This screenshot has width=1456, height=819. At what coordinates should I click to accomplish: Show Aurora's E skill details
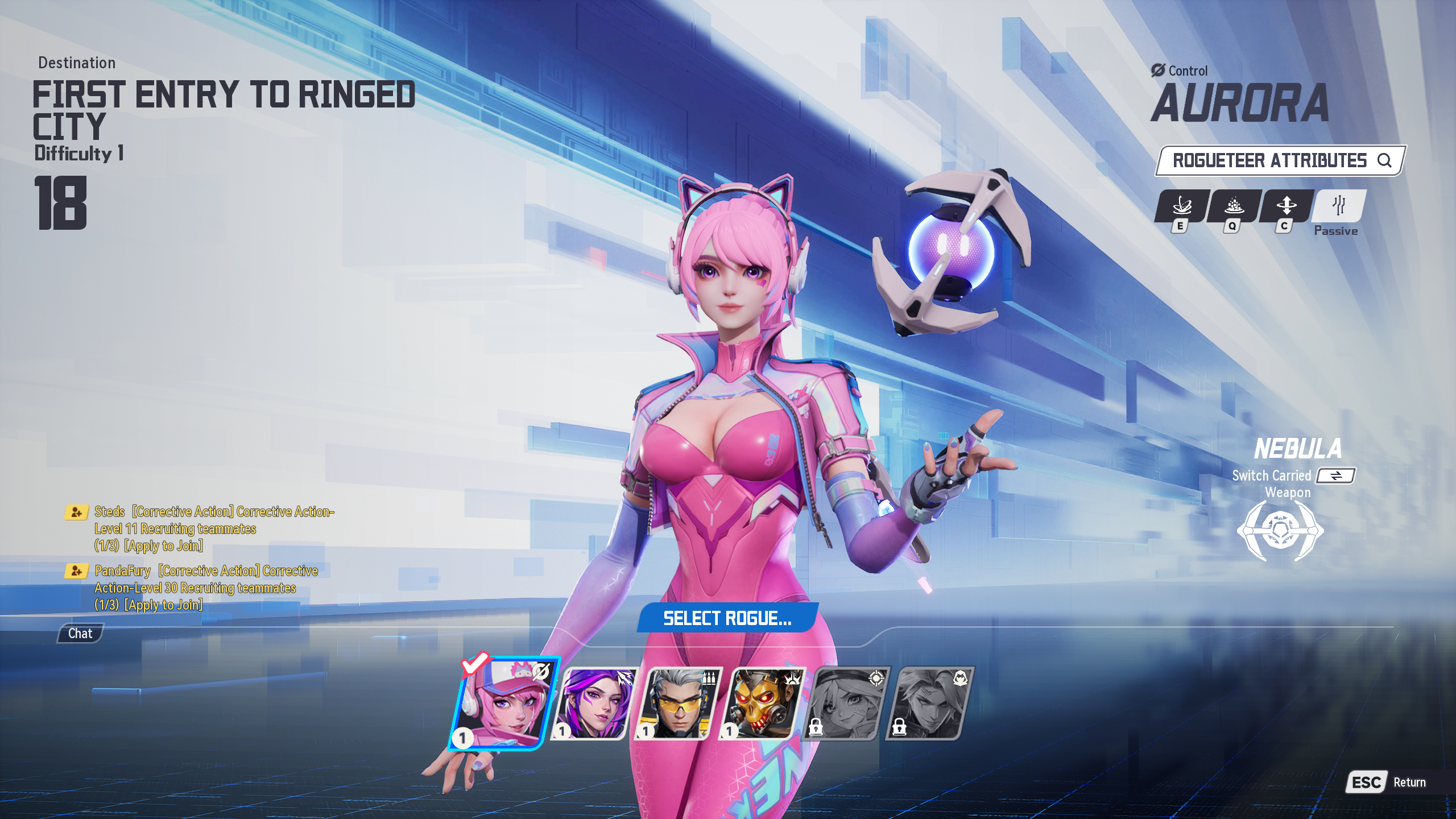(x=1182, y=206)
